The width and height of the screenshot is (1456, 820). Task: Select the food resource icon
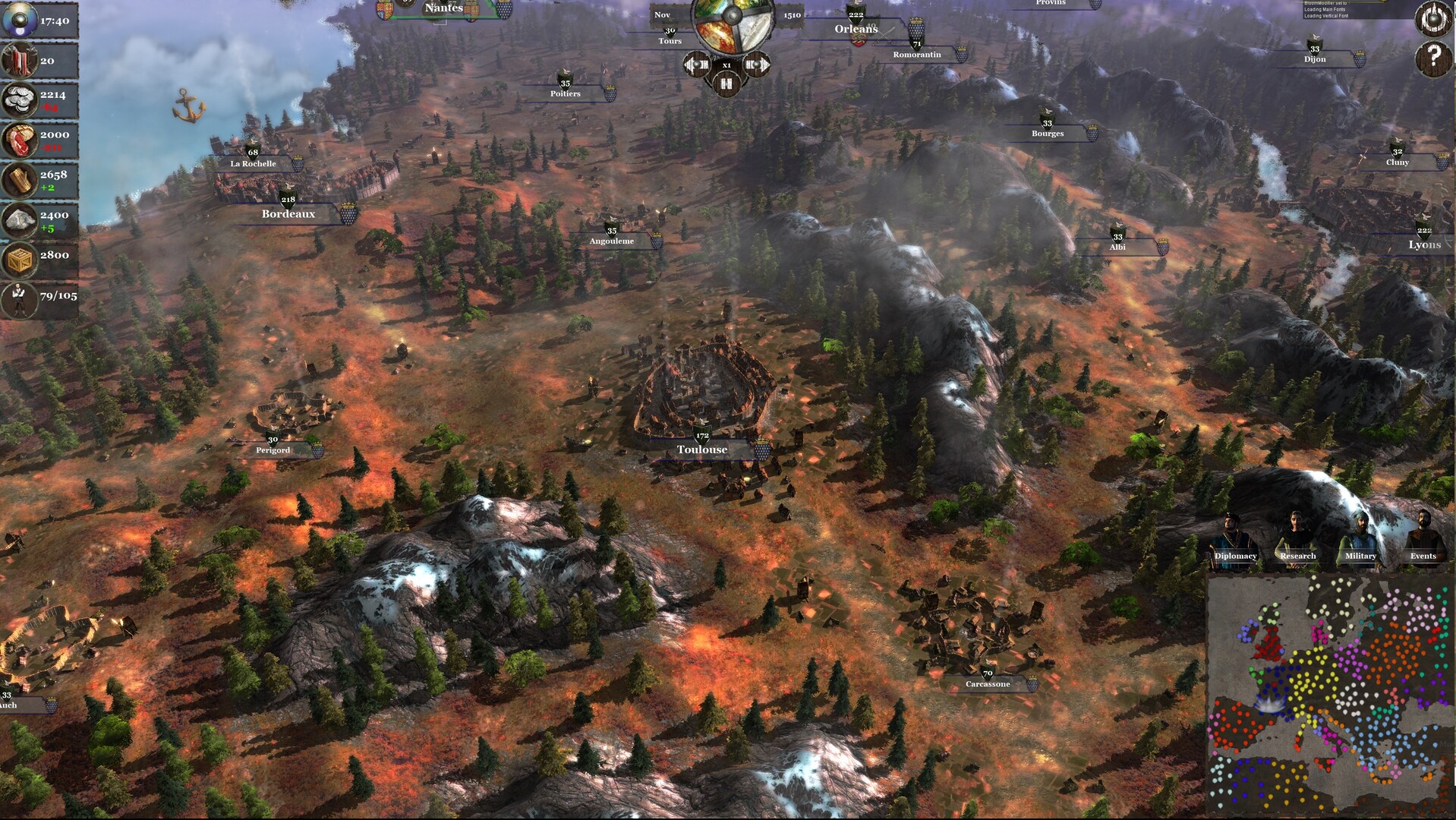click(x=20, y=138)
